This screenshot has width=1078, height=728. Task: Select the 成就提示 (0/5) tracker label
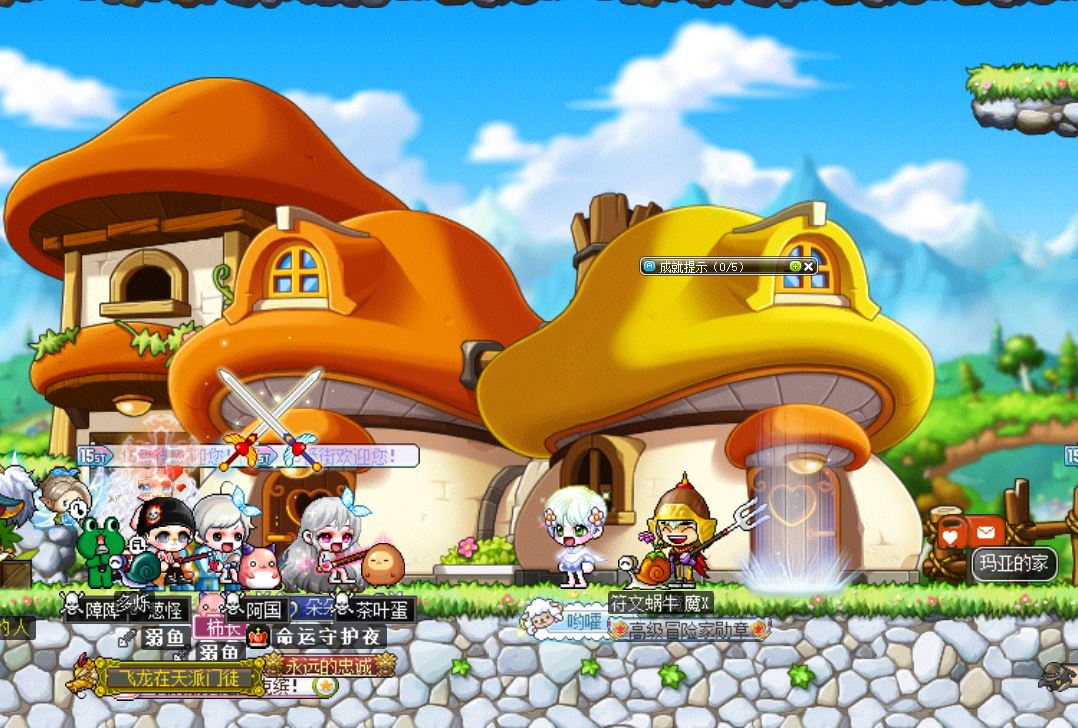pos(702,266)
